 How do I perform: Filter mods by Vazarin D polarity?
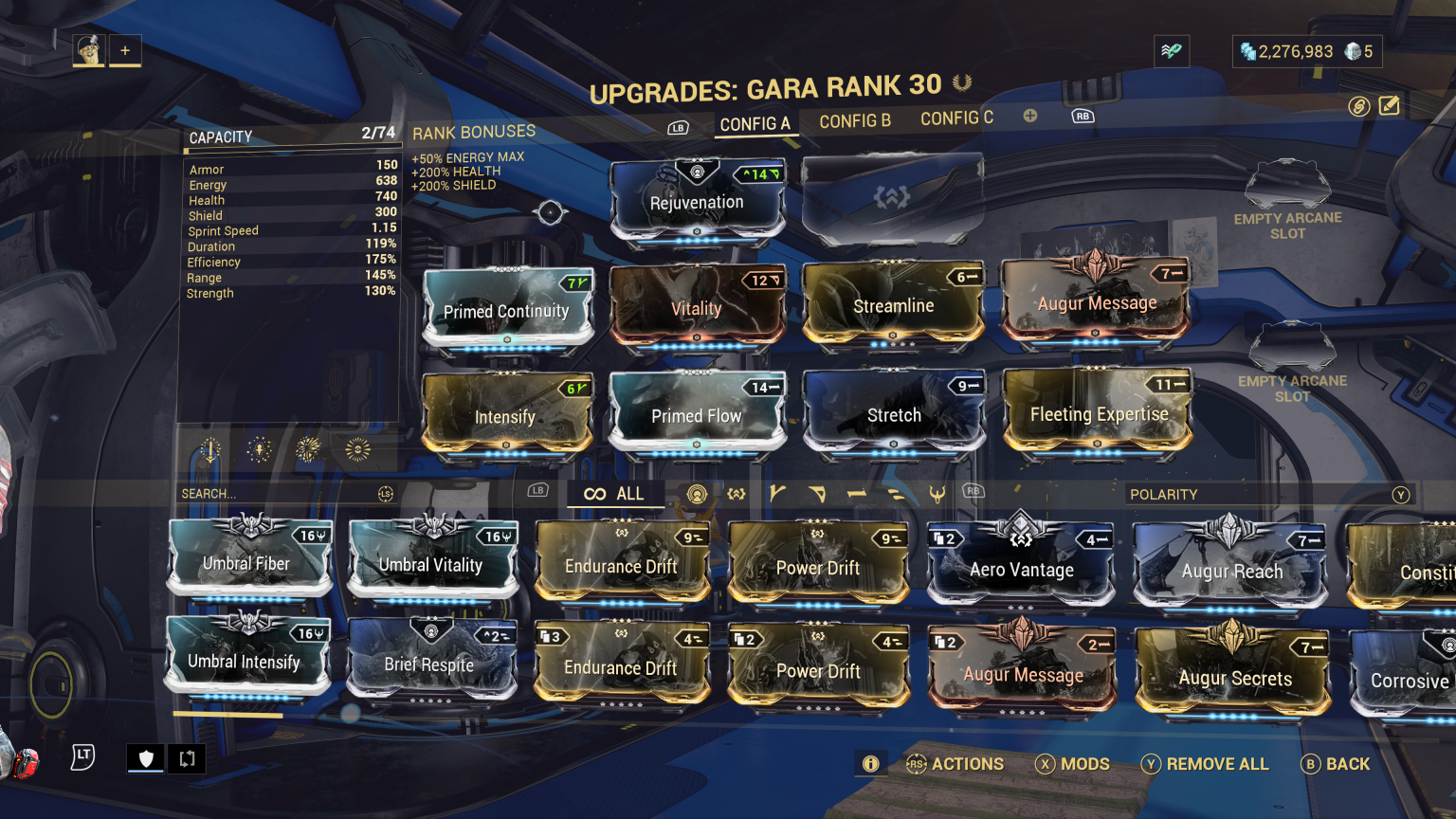point(815,494)
